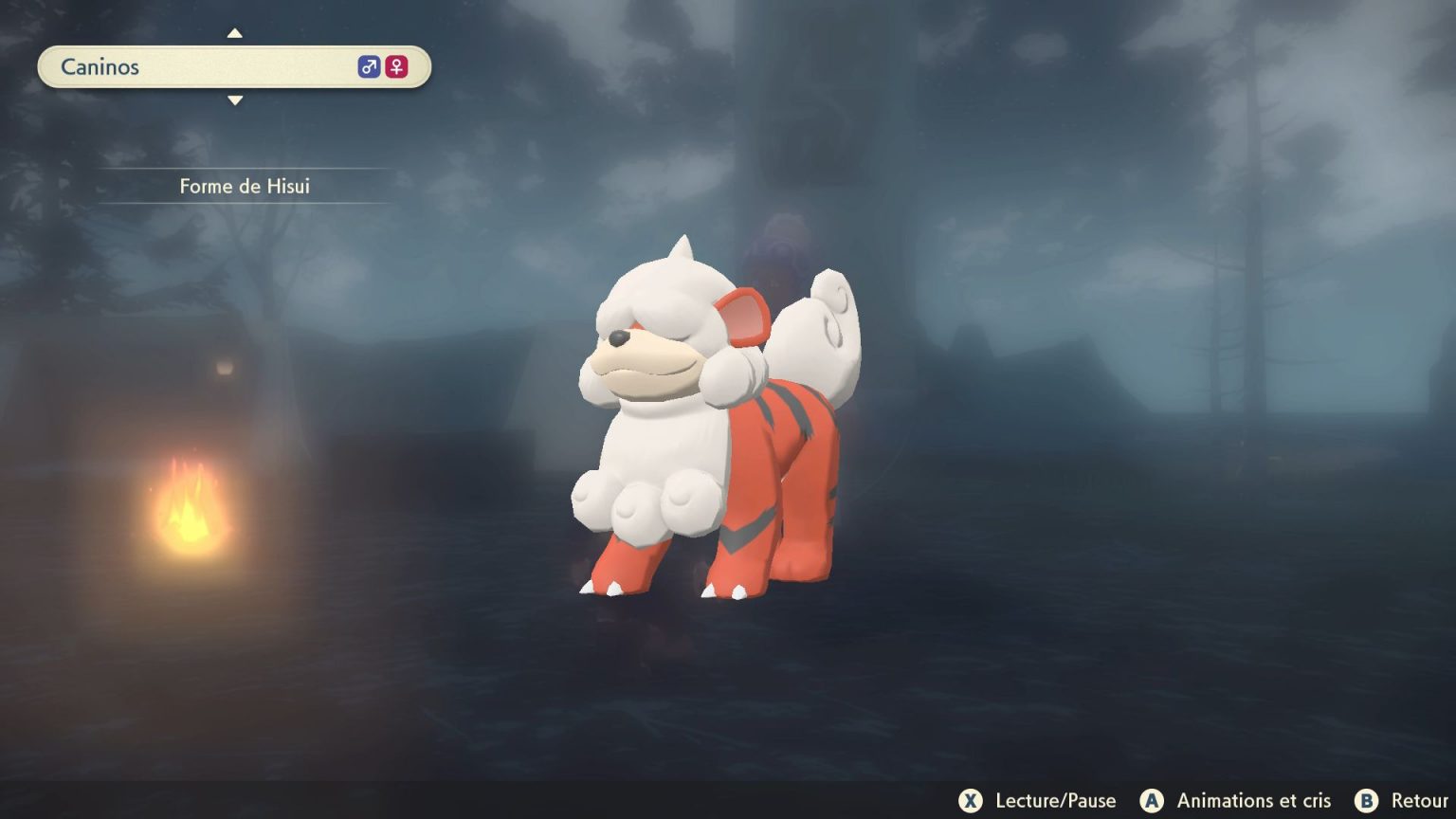1456x819 pixels.
Task: Click the blue male icon in the name bar
Action: click(369, 66)
